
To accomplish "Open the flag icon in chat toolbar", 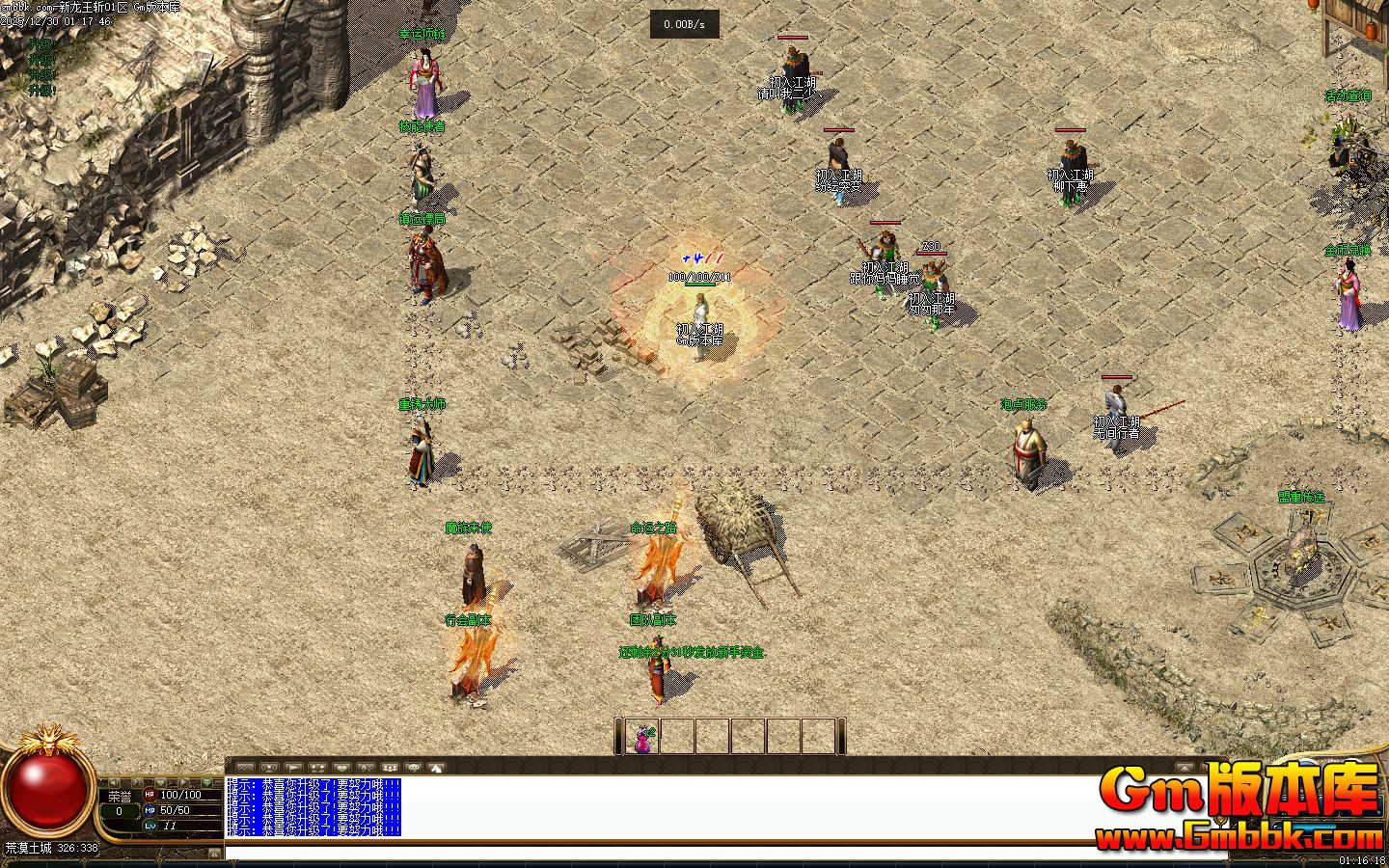I will [293, 768].
